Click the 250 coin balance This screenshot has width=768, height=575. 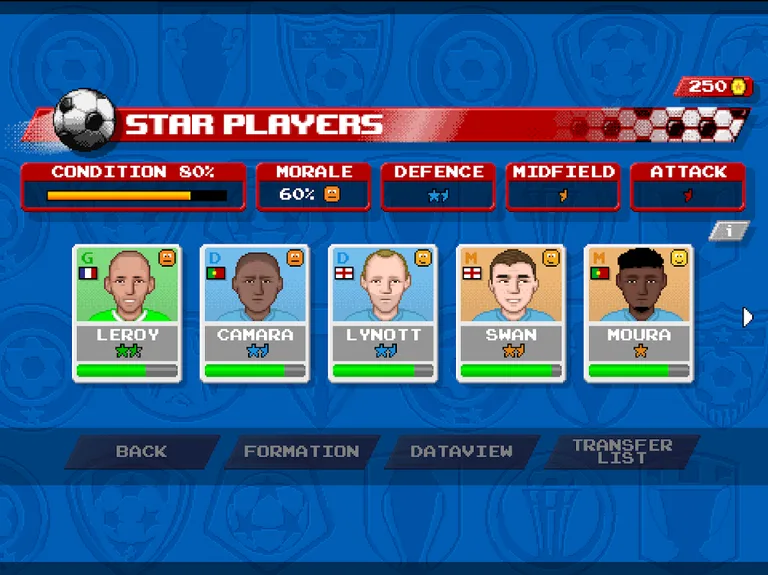pyautogui.click(x=714, y=87)
